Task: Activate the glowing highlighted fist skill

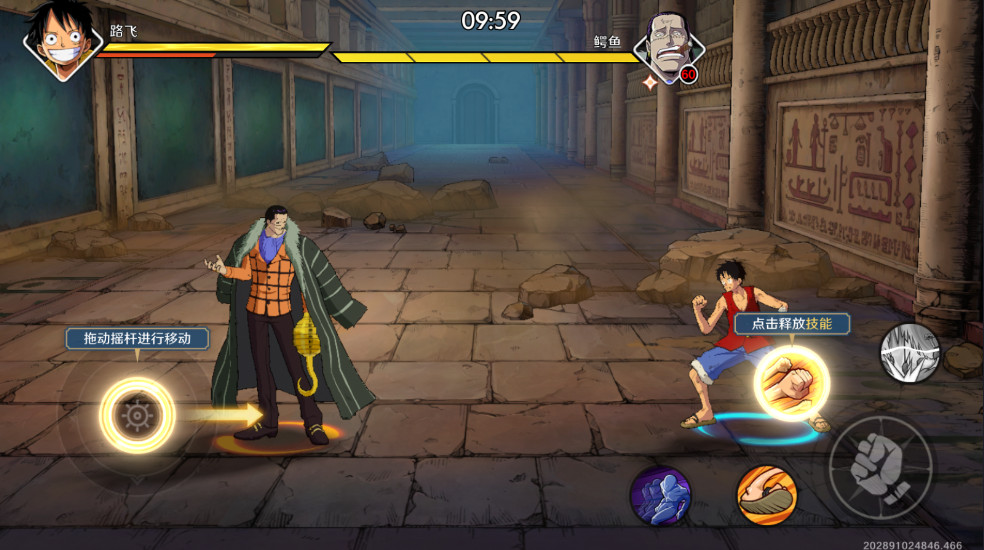Action: tap(792, 381)
